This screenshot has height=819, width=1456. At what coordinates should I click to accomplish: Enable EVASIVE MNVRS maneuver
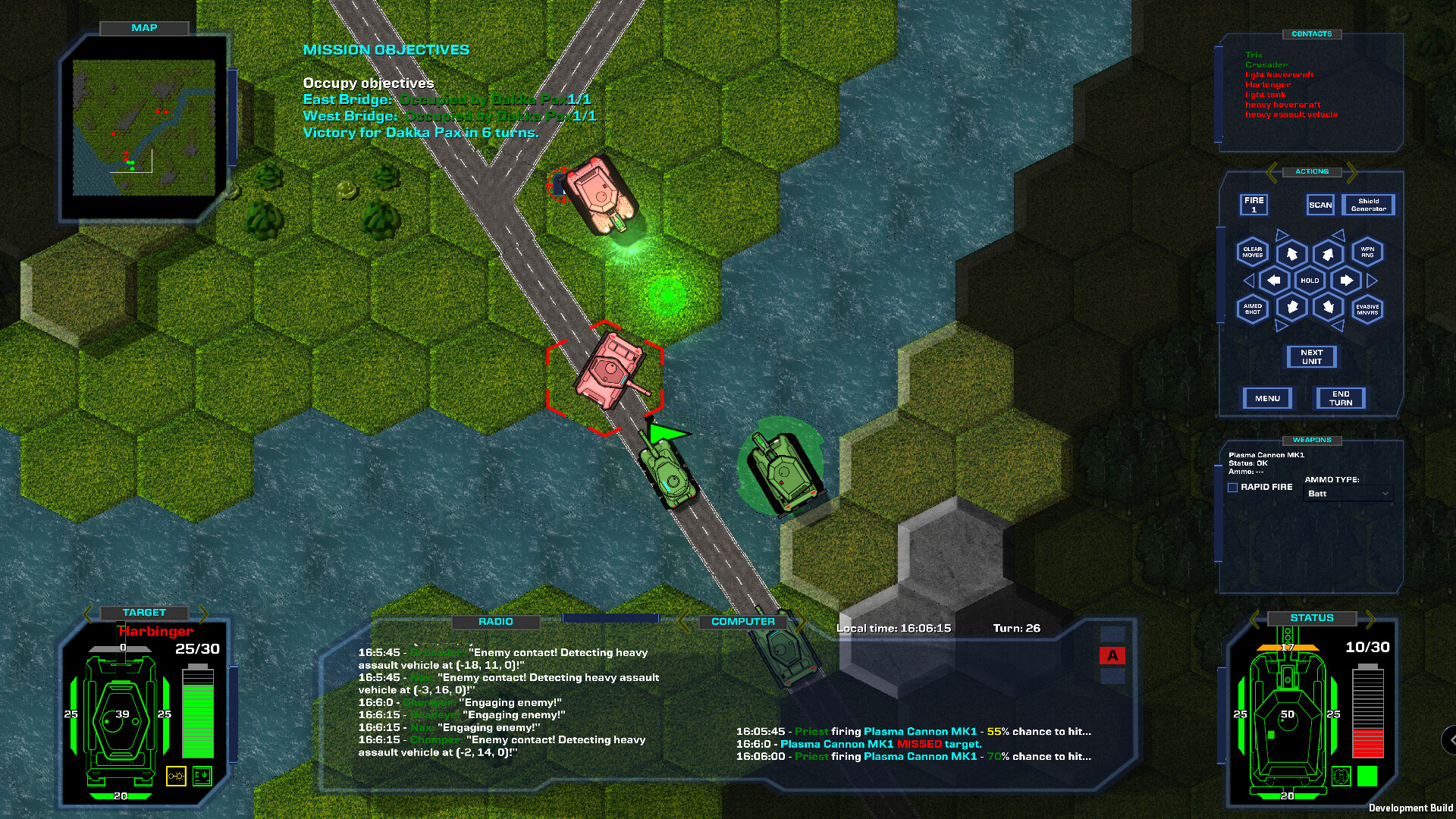point(1367,309)
